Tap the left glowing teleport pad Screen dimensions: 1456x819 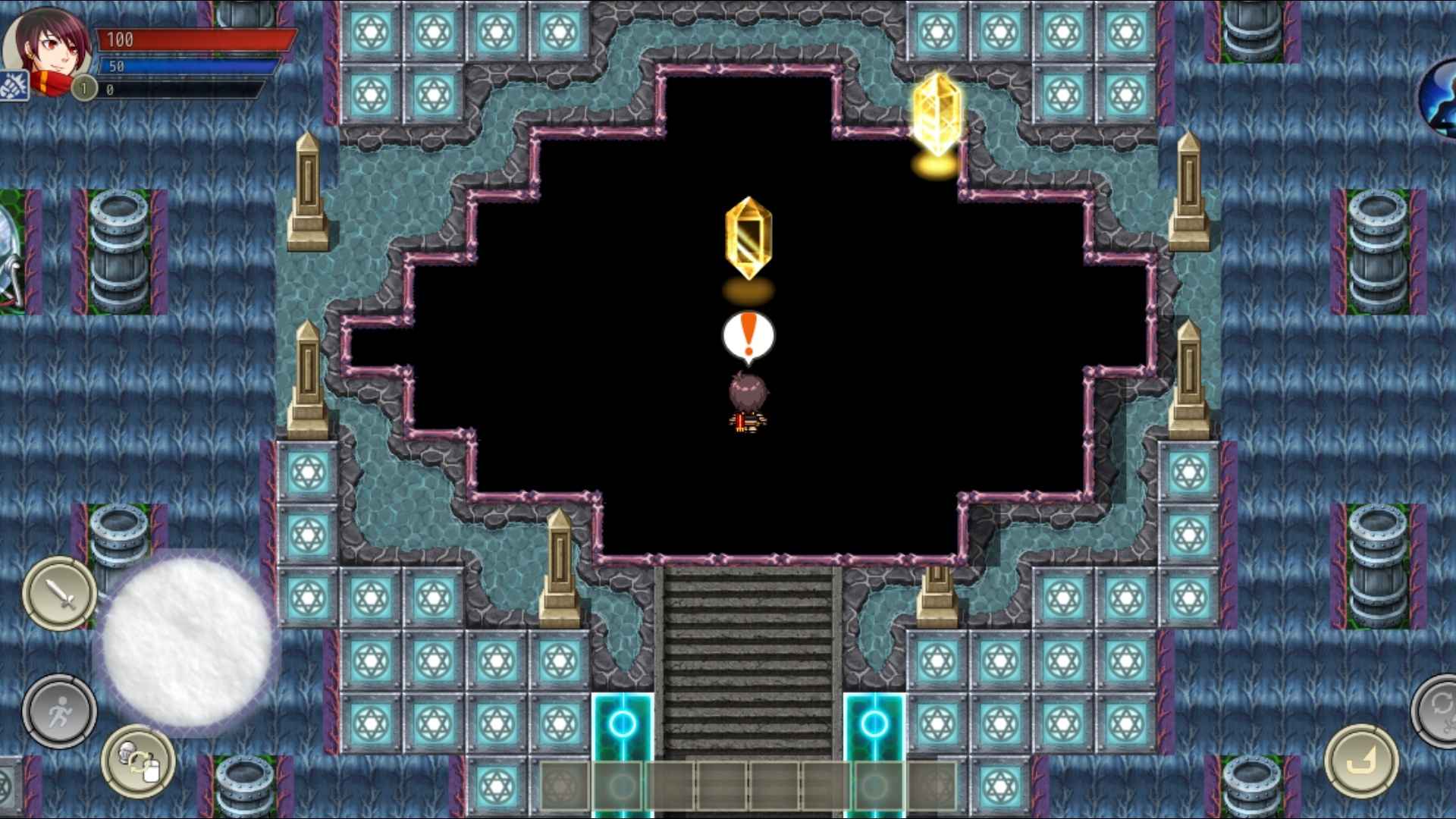tap(623, 724)
